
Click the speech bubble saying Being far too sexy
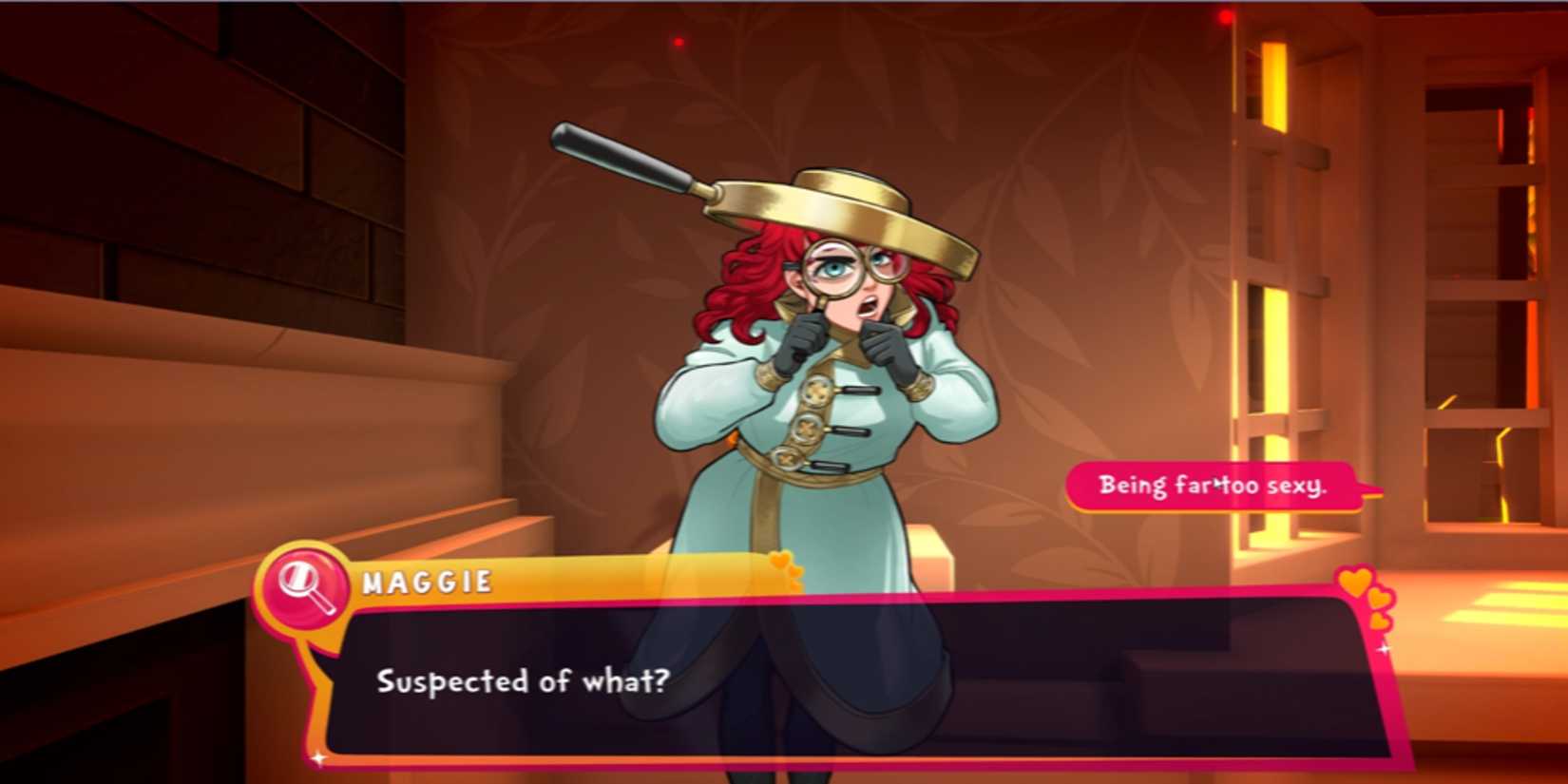pyautogui.click(x=1214, y=485)
